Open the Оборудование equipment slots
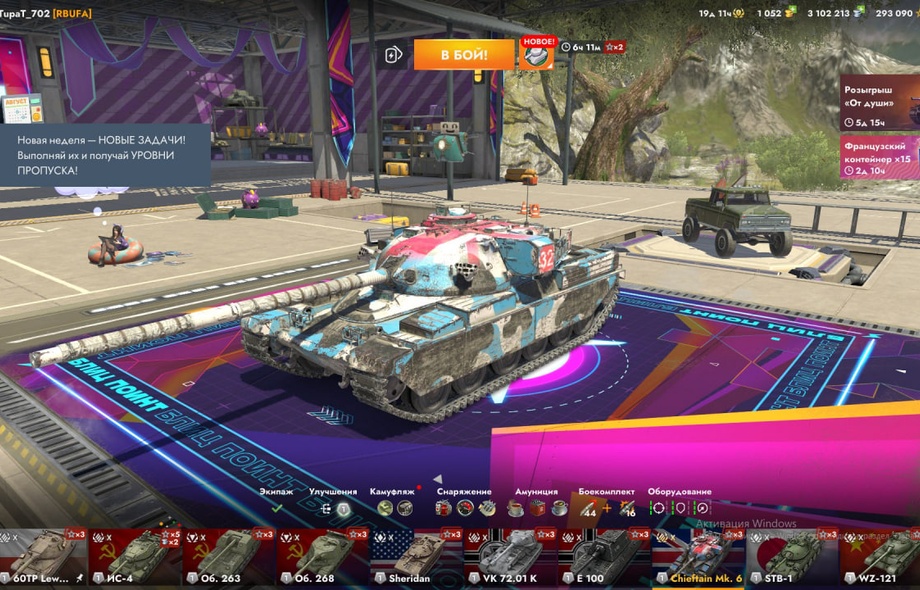Image resolution: width=920 pixels, height=590 pixels. coord(679,508)
